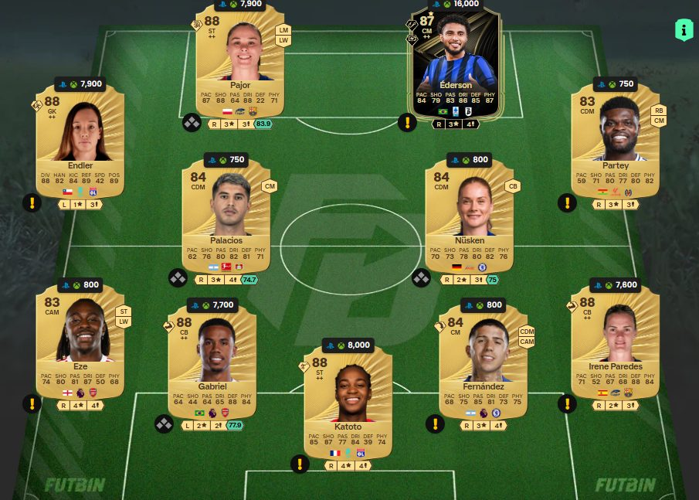Click the warning icon beside Endler

(x=33, y=203)
